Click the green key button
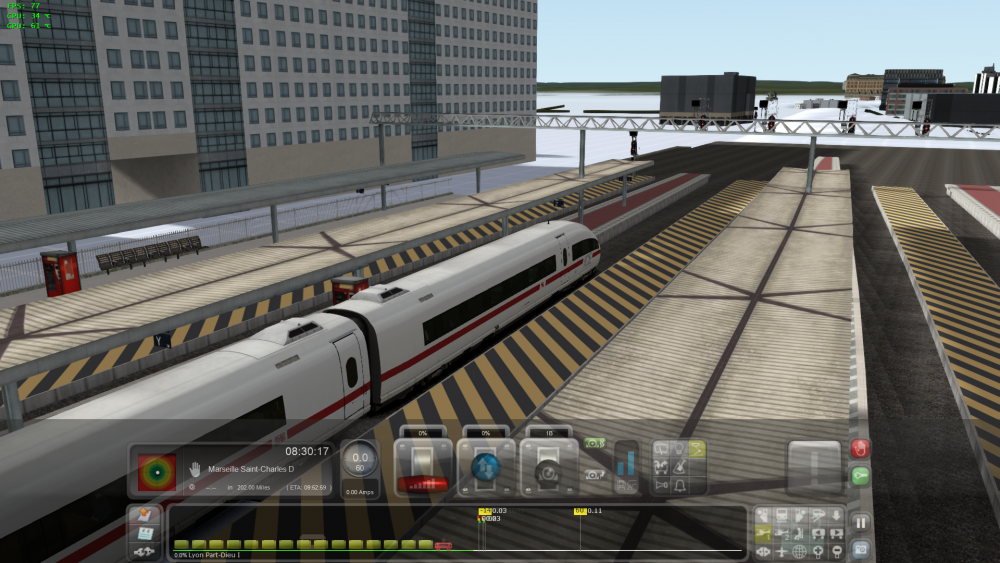This screenshot has width=1000, height=563. point(859,476)
